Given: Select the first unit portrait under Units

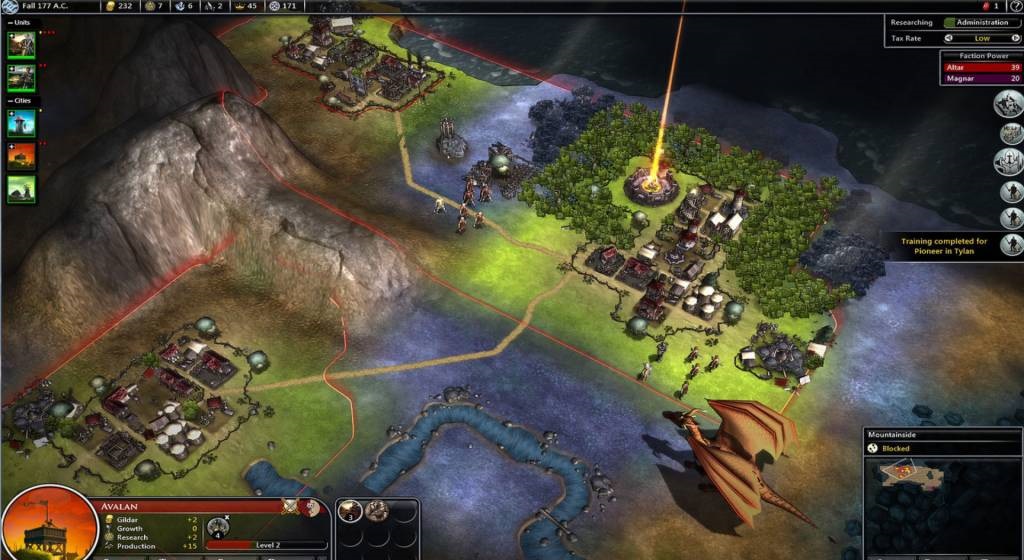Looking at the screenshot, I should (x=21, y=45).
